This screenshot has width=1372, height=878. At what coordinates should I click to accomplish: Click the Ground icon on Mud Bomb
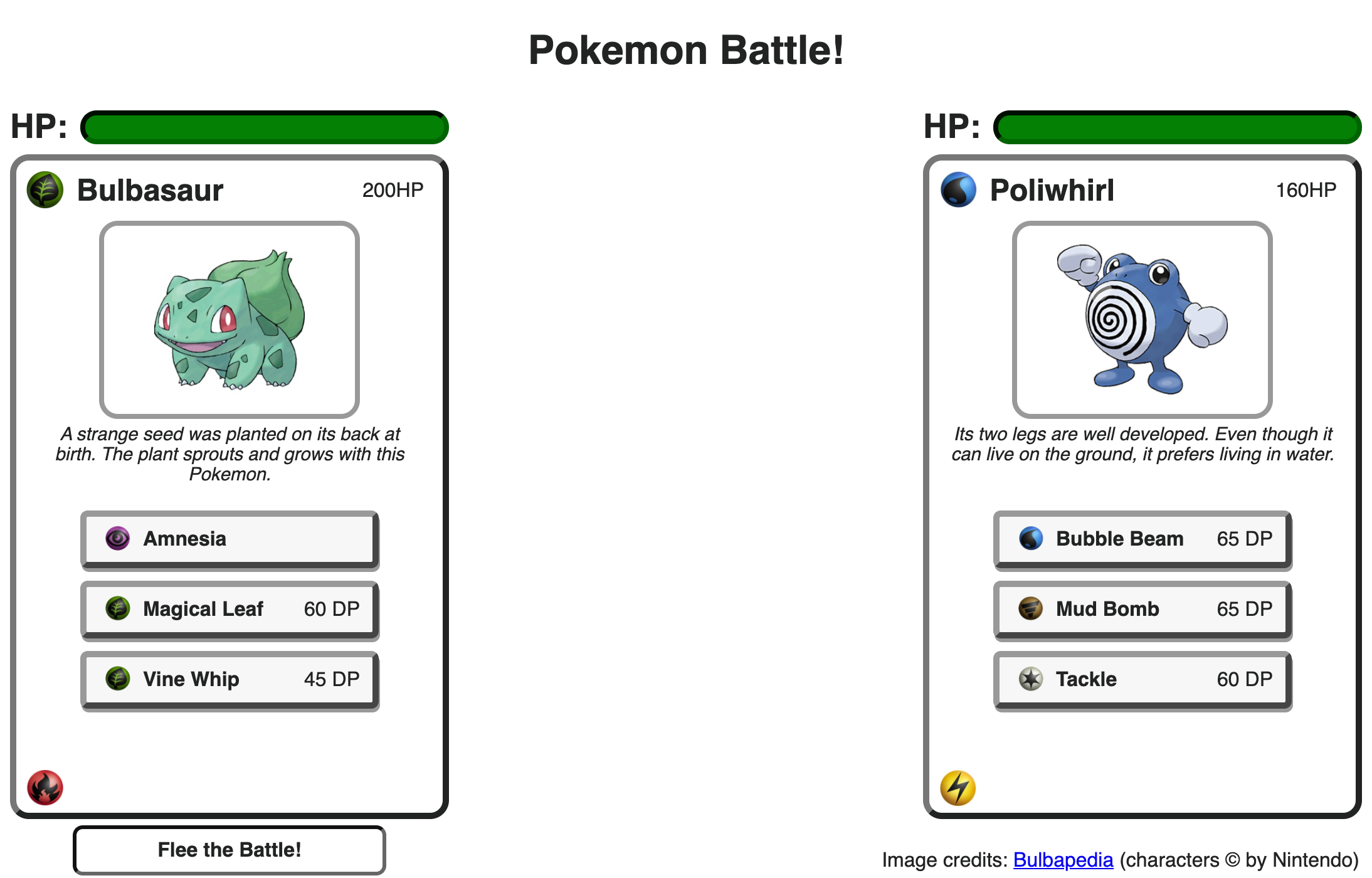click(x=1030, y=609)
